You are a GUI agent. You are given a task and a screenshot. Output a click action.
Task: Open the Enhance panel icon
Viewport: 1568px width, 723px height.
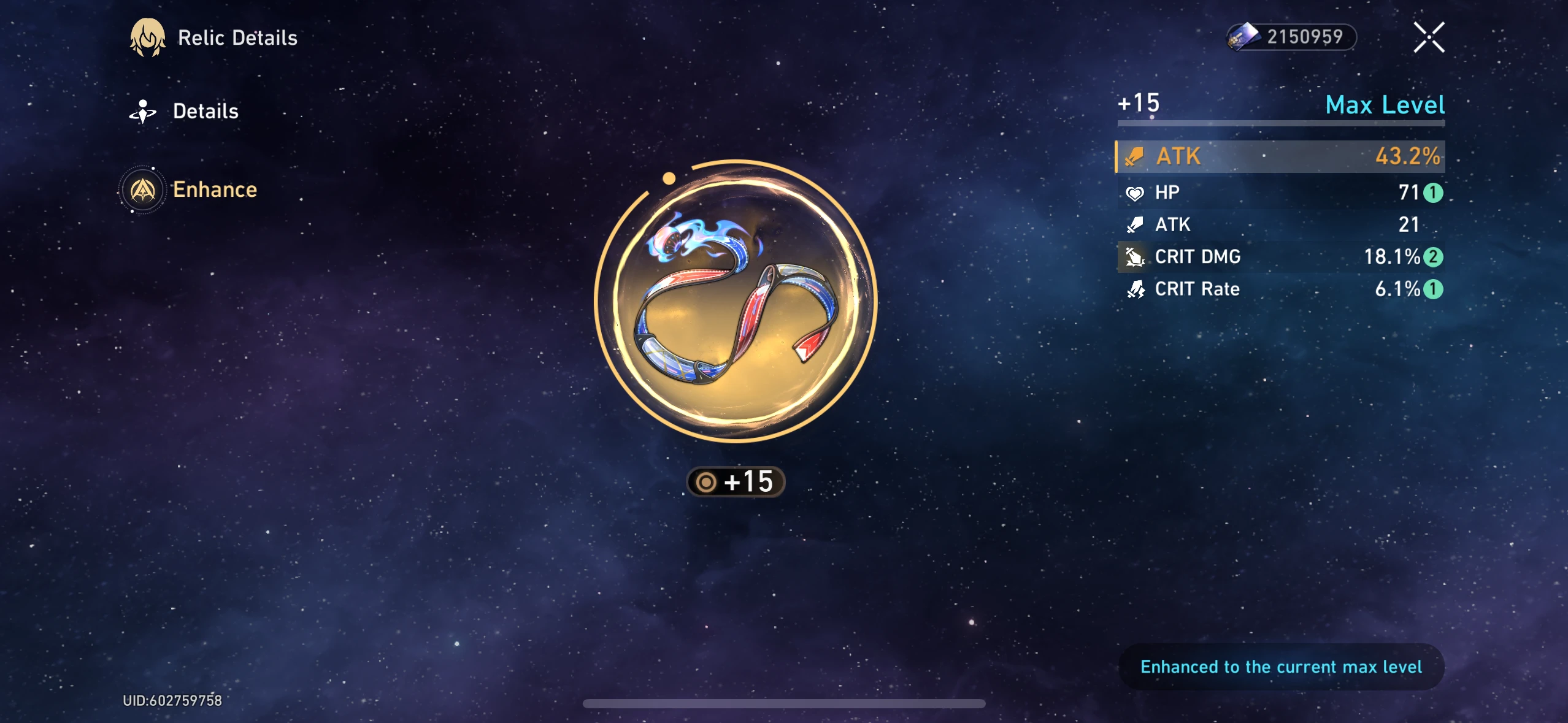[x=142, y=190]
